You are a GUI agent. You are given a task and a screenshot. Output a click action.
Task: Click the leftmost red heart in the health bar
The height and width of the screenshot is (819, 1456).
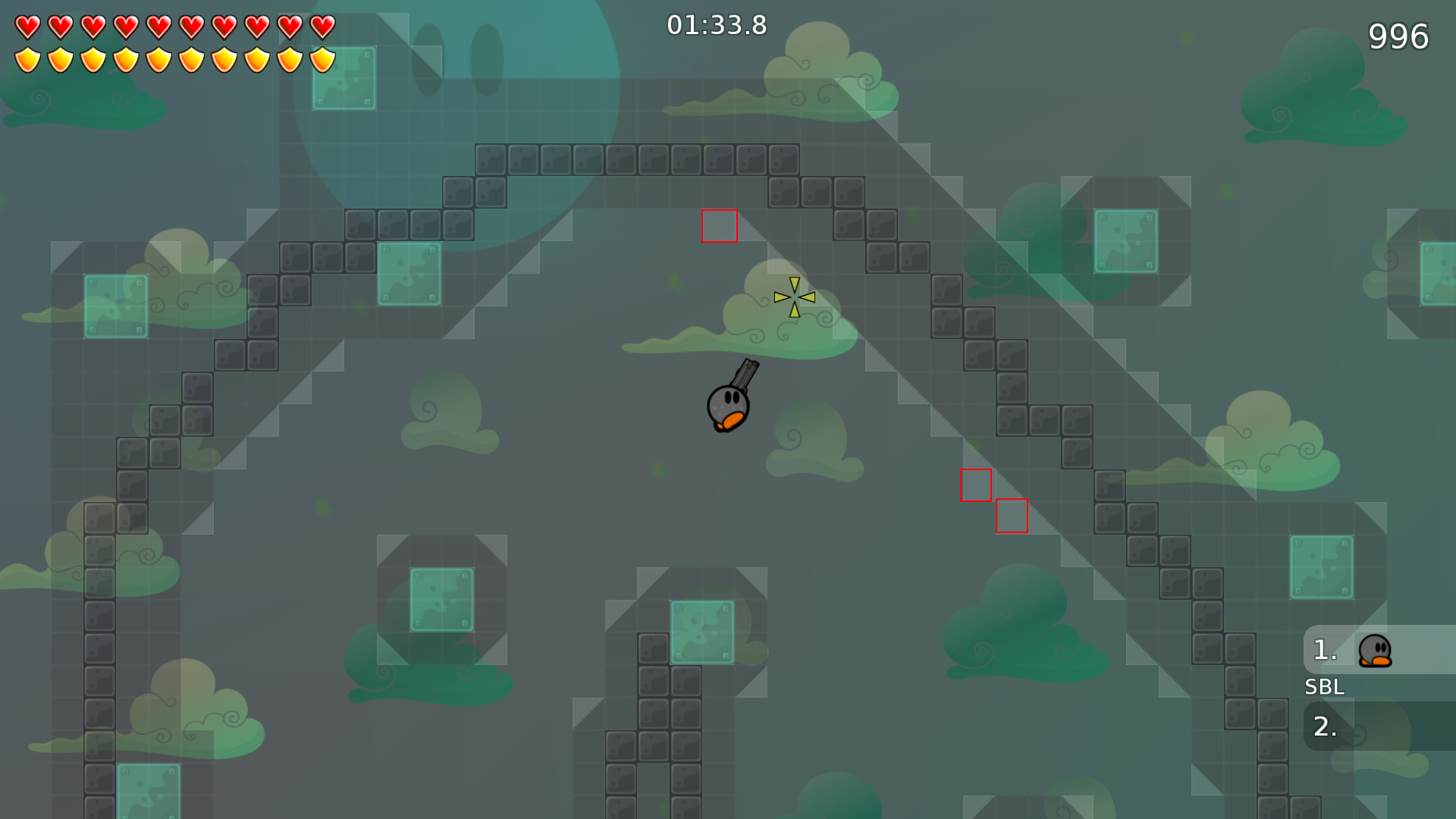[27, 24]
